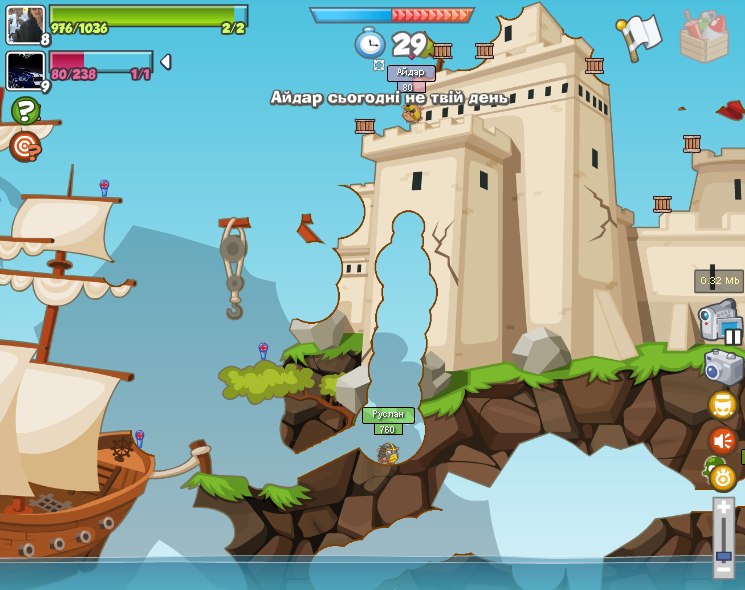This screenshot has height=590, width=745.
Task: Open the green question mark help button
Action: [x=25, y=110]
